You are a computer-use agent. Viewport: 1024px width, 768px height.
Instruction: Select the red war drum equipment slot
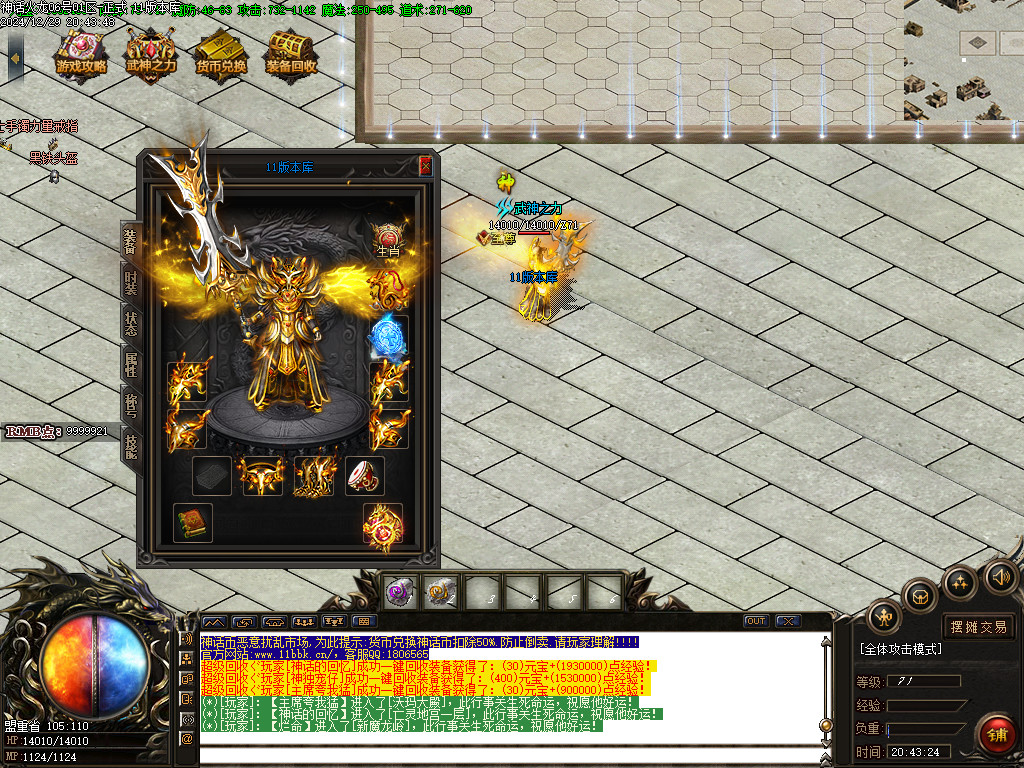point(365,476)
